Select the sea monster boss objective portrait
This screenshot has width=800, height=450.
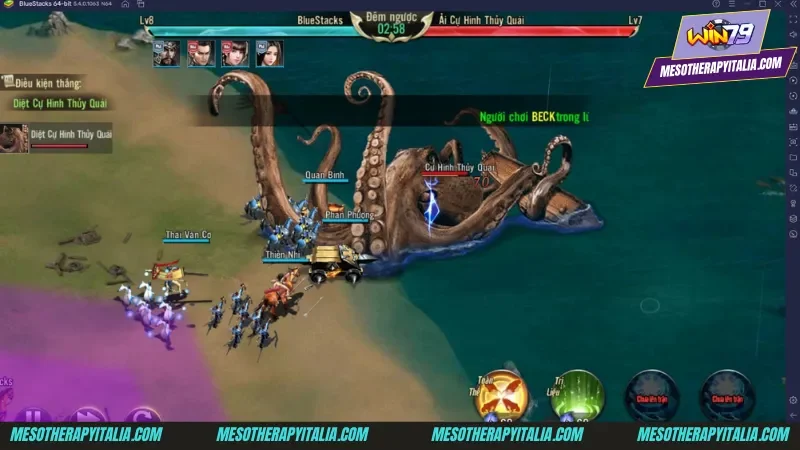click(x=13, y=137)
